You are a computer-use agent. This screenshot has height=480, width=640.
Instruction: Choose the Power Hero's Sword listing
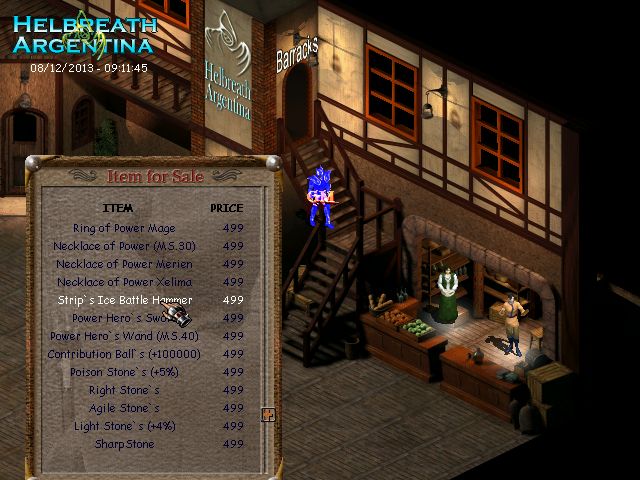pyautogui.click(x=124, y=318)
